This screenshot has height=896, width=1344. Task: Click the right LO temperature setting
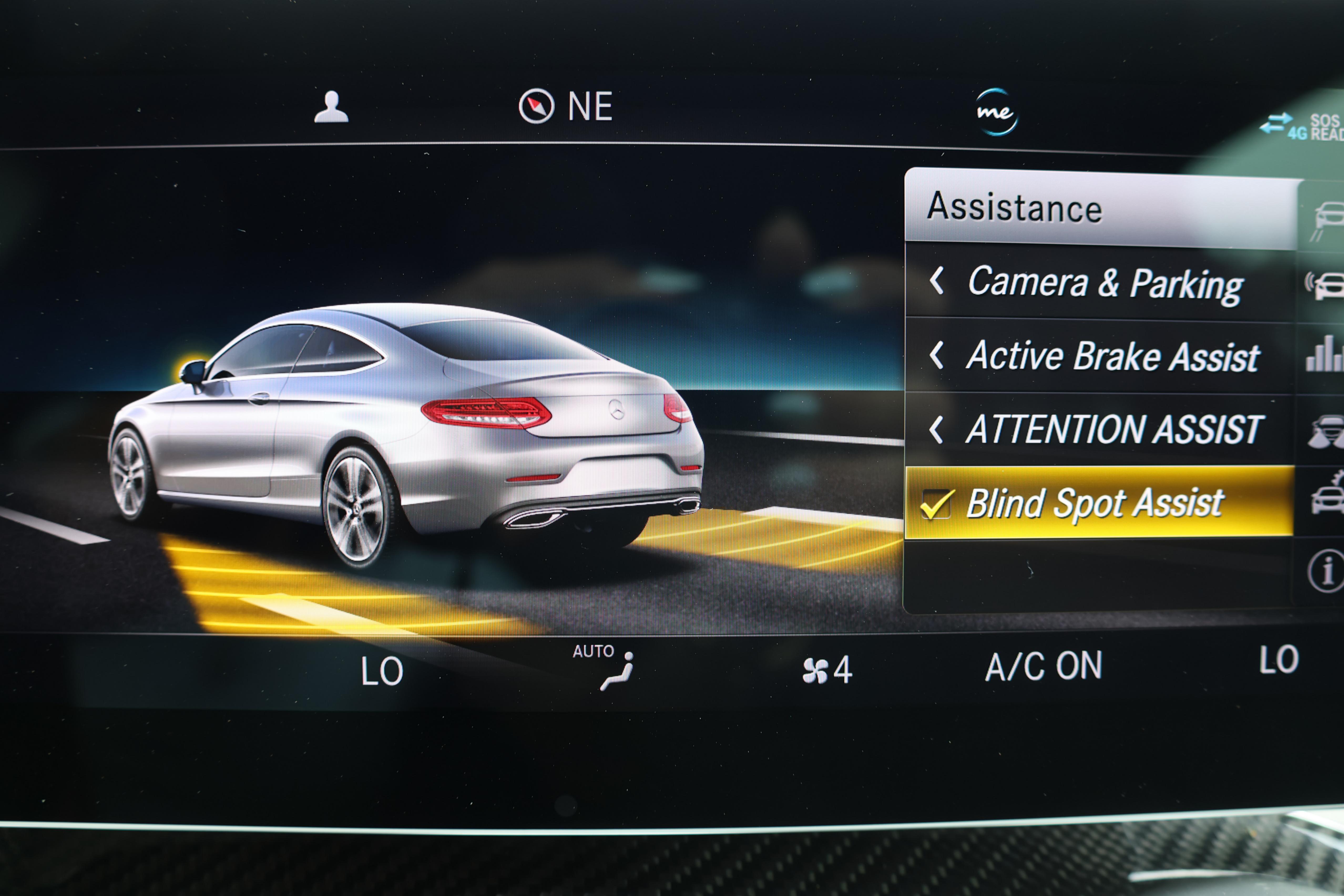point(1279,660)
